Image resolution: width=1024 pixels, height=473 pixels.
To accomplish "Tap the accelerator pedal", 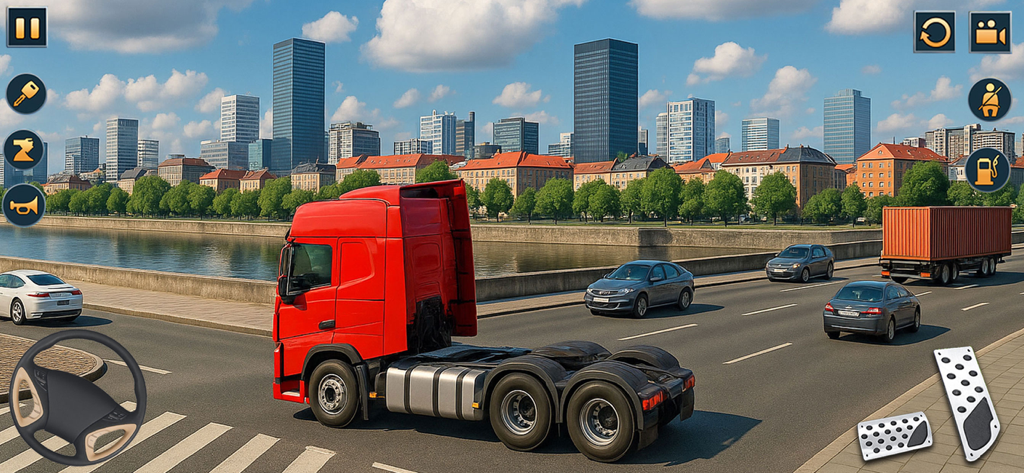I will point(966,402).
